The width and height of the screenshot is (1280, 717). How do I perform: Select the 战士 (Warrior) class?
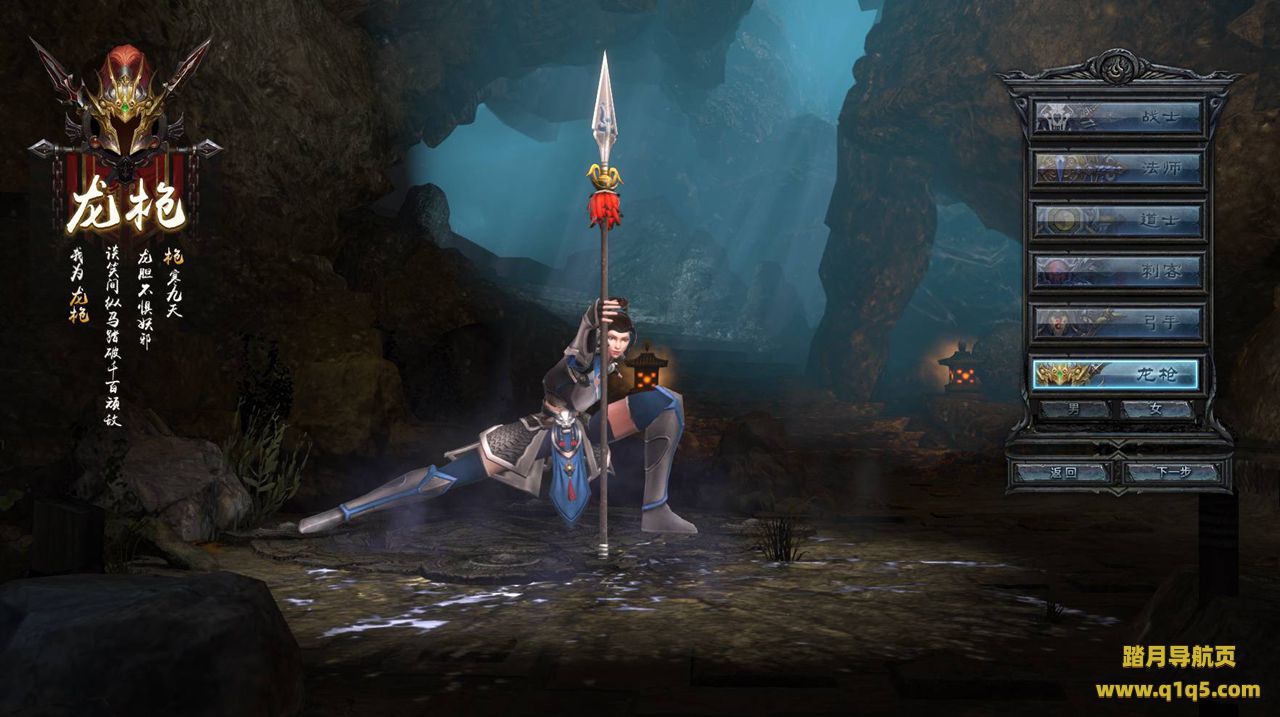coord(1117,117)
